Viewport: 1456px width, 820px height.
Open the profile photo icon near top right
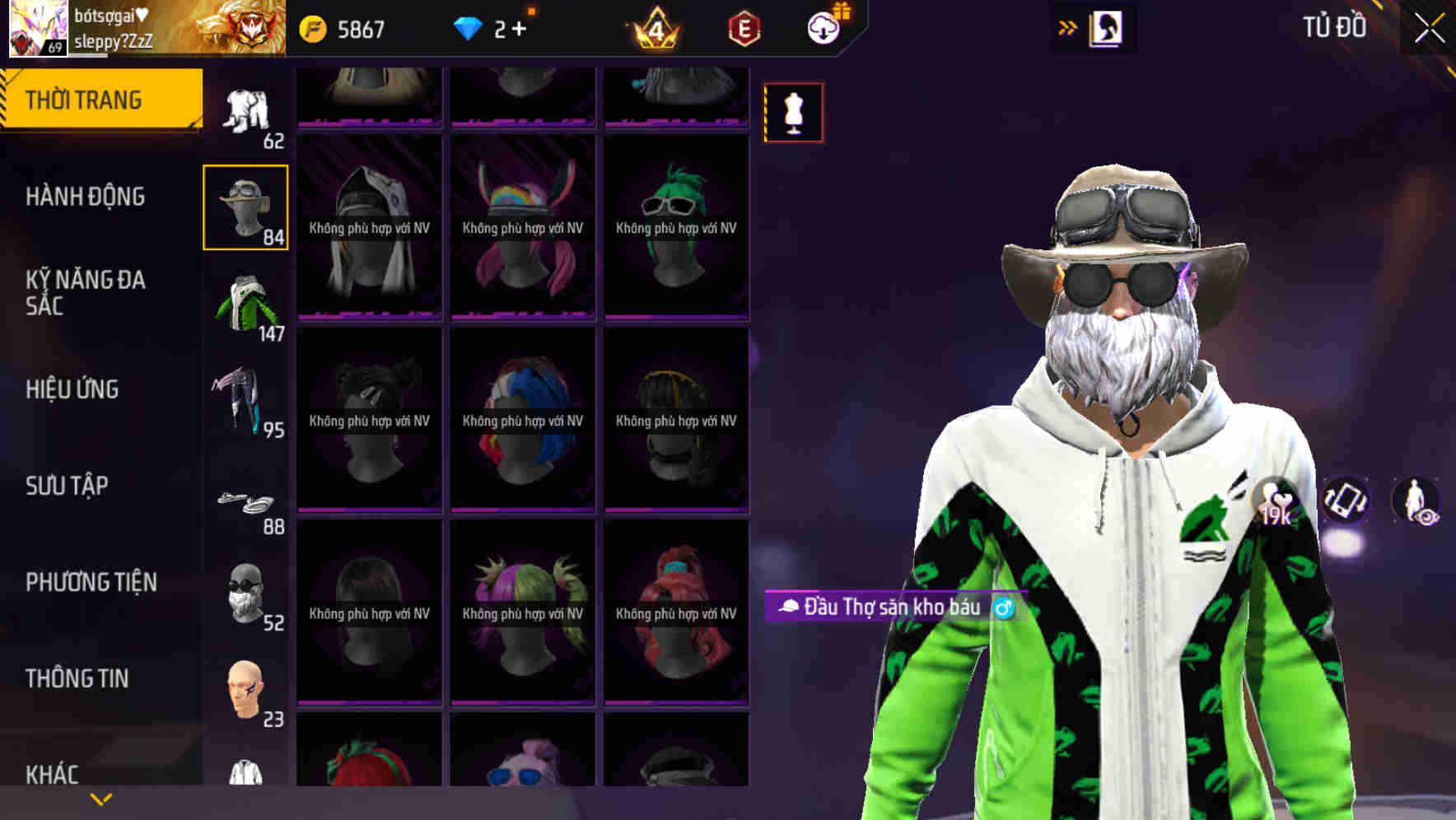tap(1104, 27)
